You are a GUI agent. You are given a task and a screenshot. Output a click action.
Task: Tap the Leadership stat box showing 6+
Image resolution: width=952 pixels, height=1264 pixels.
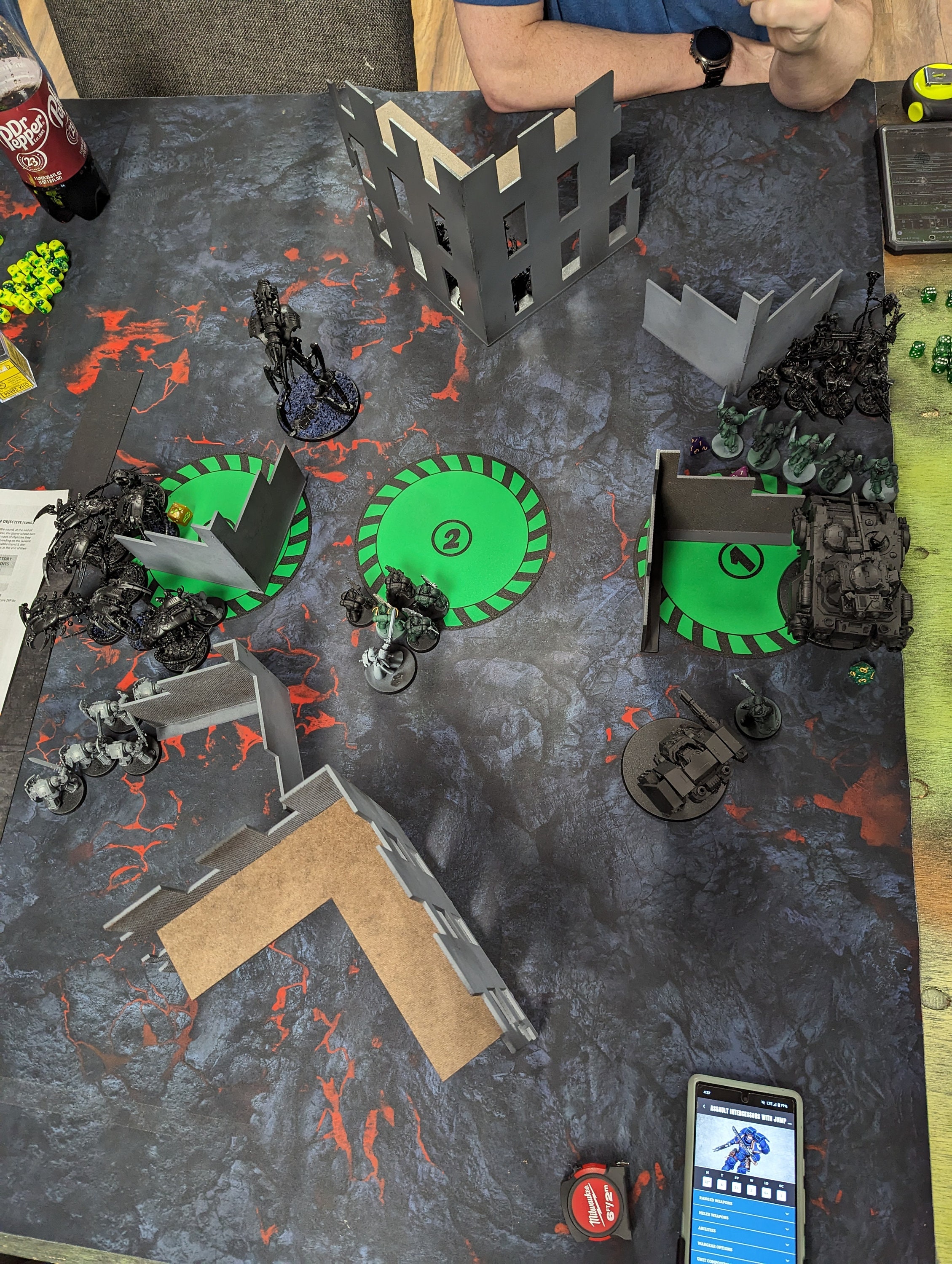pos(767,1193)
